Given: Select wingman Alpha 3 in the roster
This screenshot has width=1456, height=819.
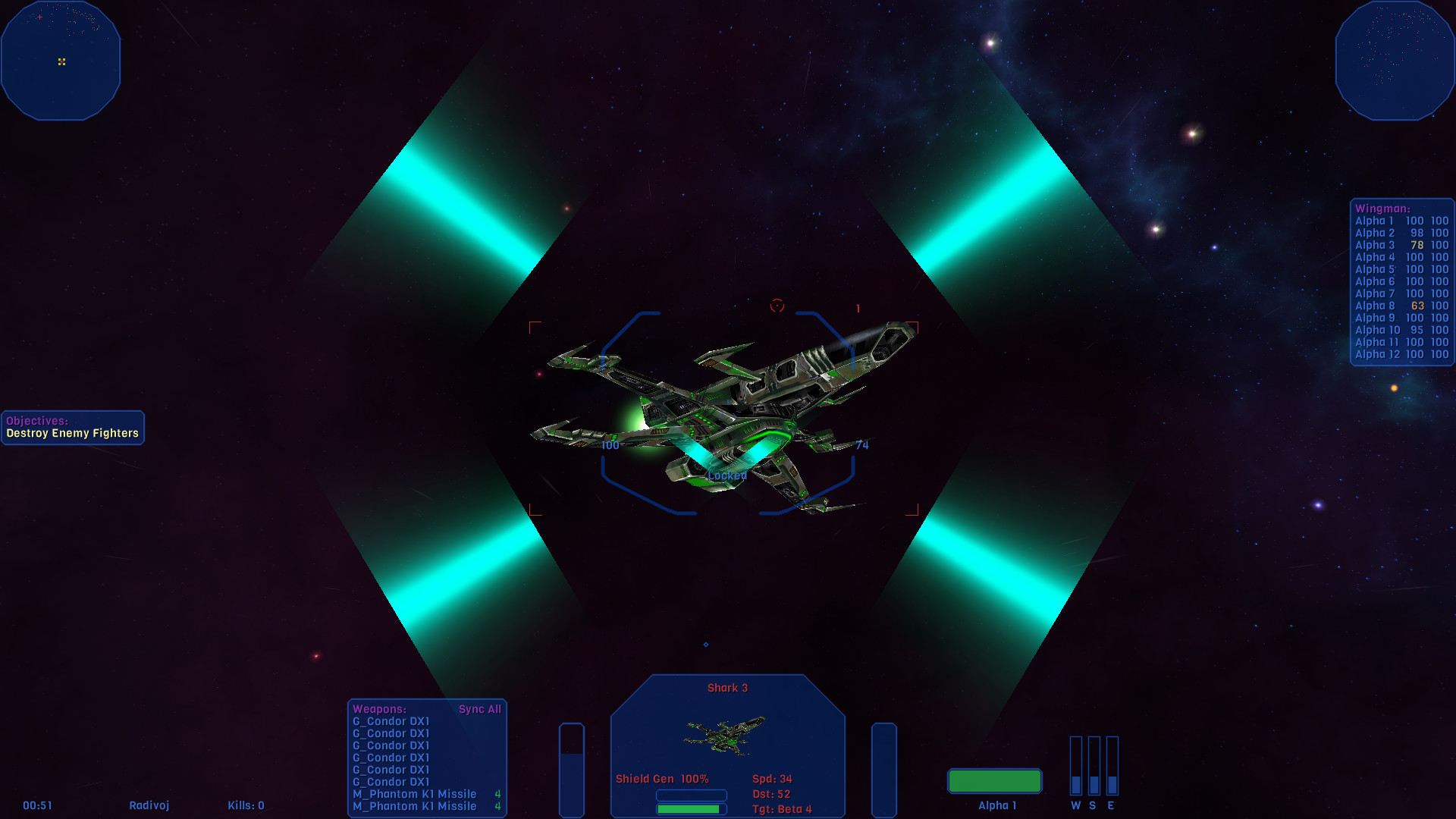Looking at the screenshot, I should [x=1374, y=245].
